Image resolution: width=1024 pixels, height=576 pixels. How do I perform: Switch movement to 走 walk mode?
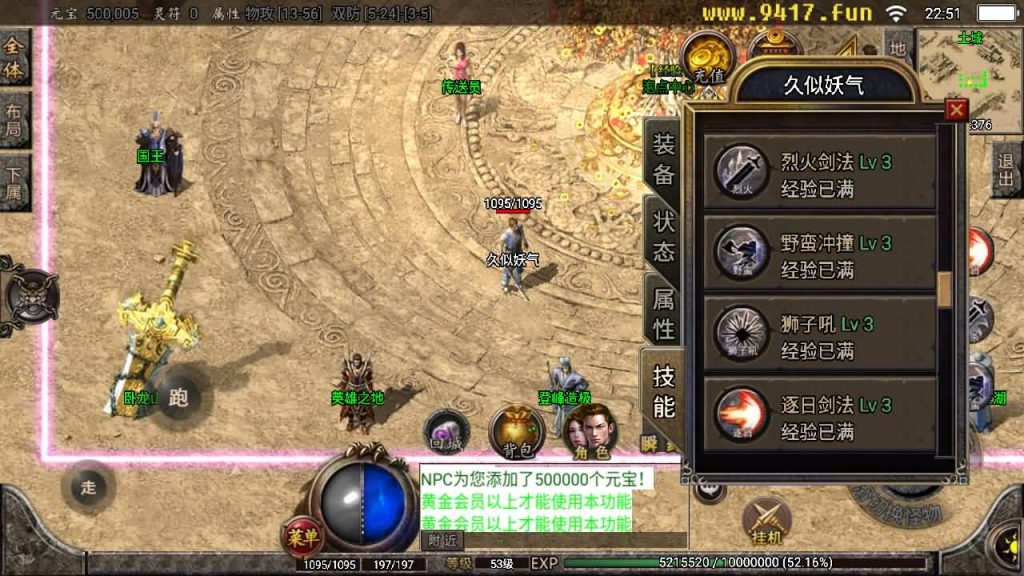coord(89,488)
